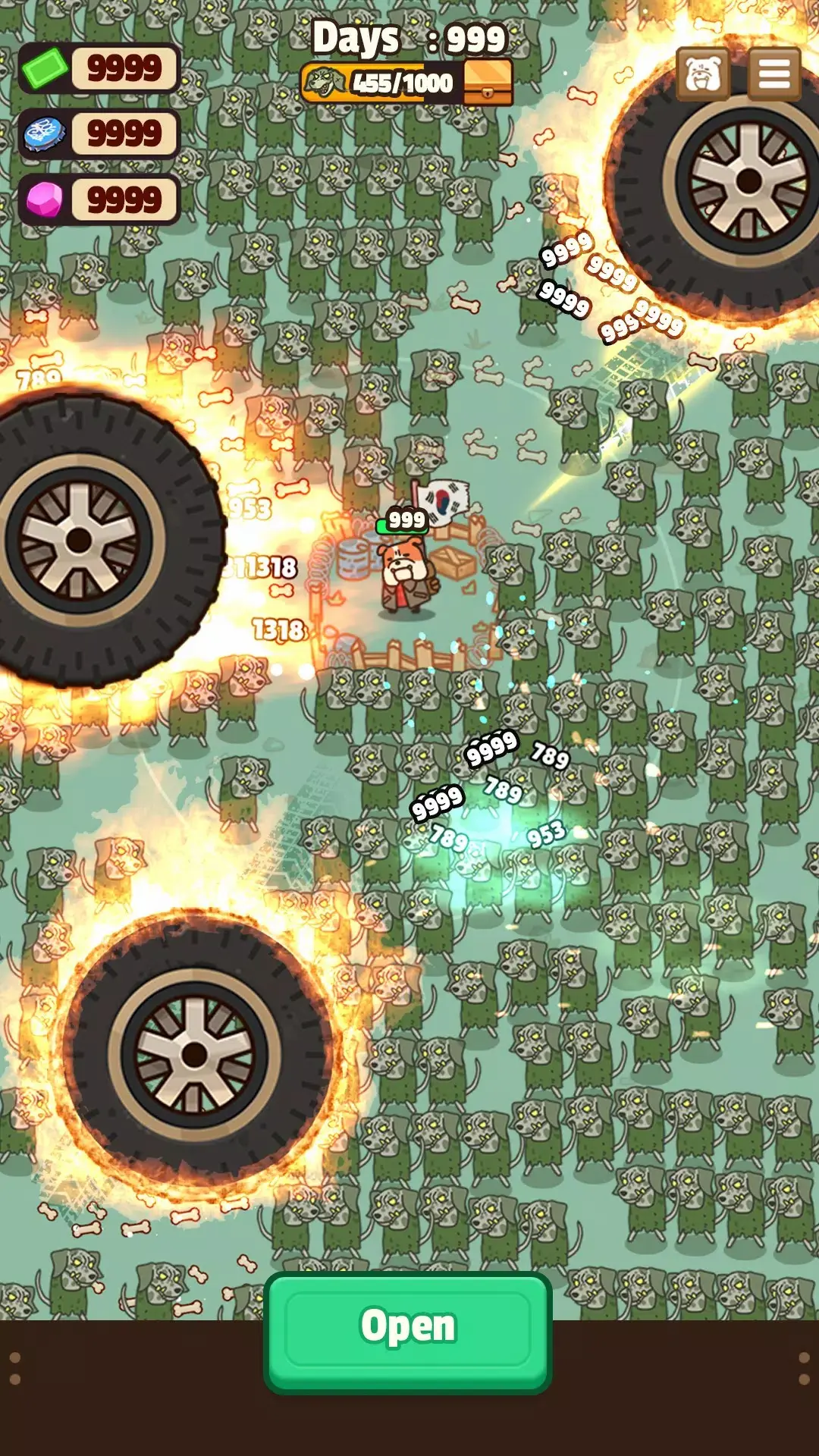Select the treasure chest reward icon

coord(488,83)
